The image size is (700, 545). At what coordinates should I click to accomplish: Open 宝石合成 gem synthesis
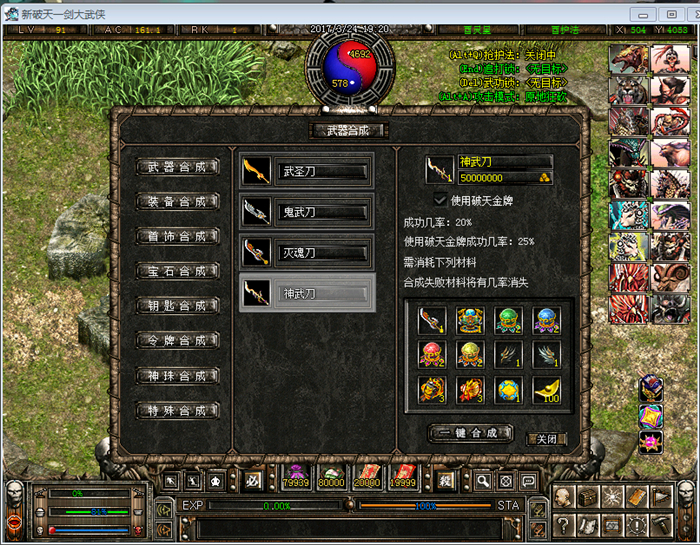[178, 272]
